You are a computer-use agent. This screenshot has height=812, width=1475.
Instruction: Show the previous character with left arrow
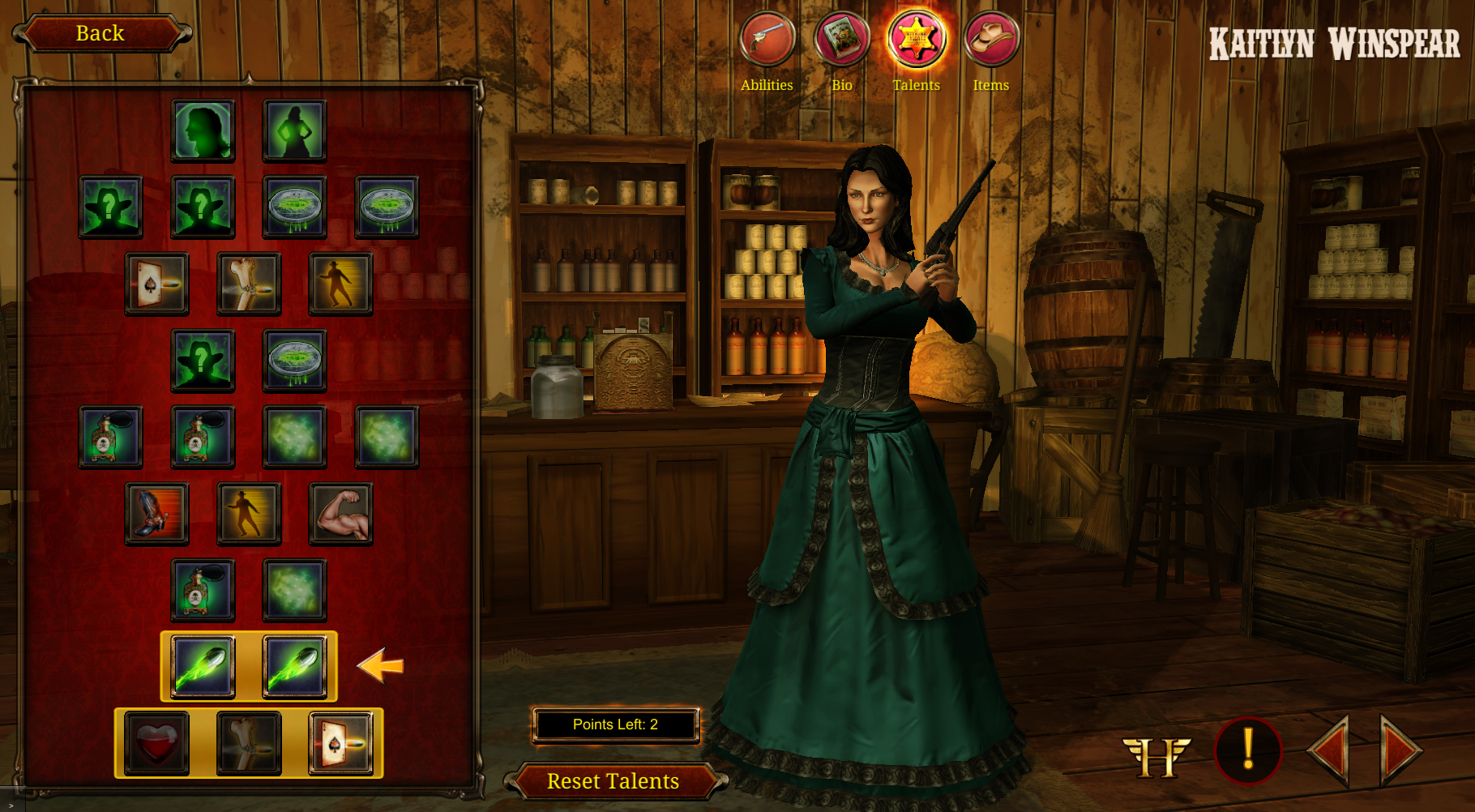(1330, 750)
